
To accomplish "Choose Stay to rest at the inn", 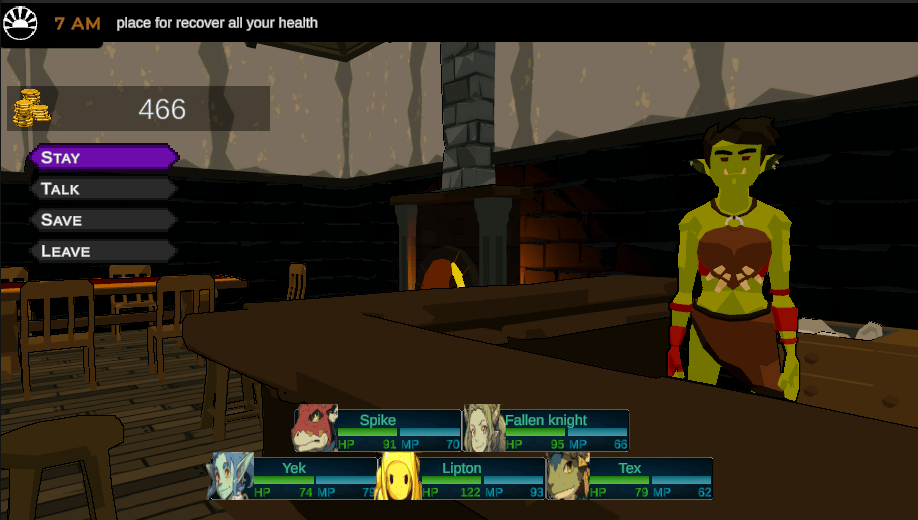I will tap(103, 157).
